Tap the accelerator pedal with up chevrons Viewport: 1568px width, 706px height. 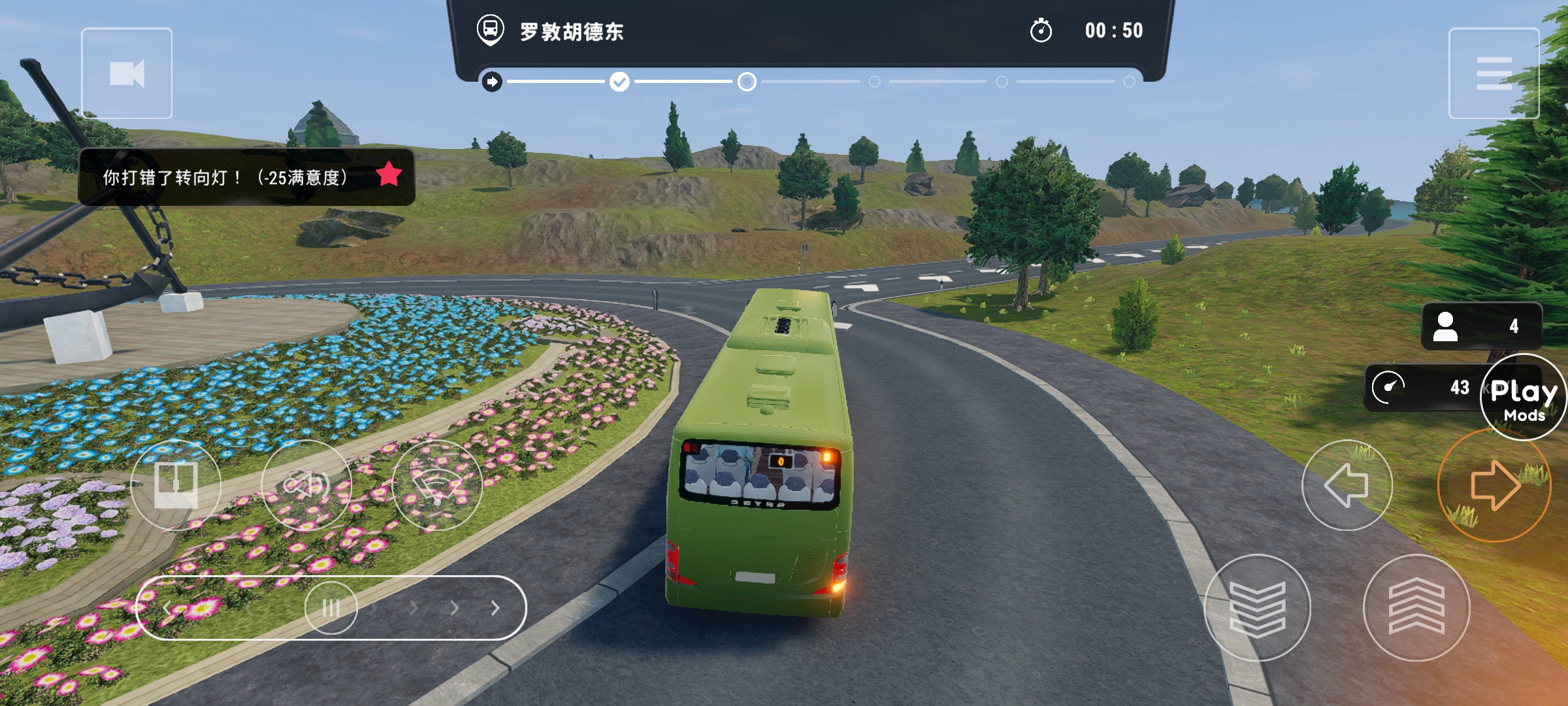click(x=1416, y=608)
